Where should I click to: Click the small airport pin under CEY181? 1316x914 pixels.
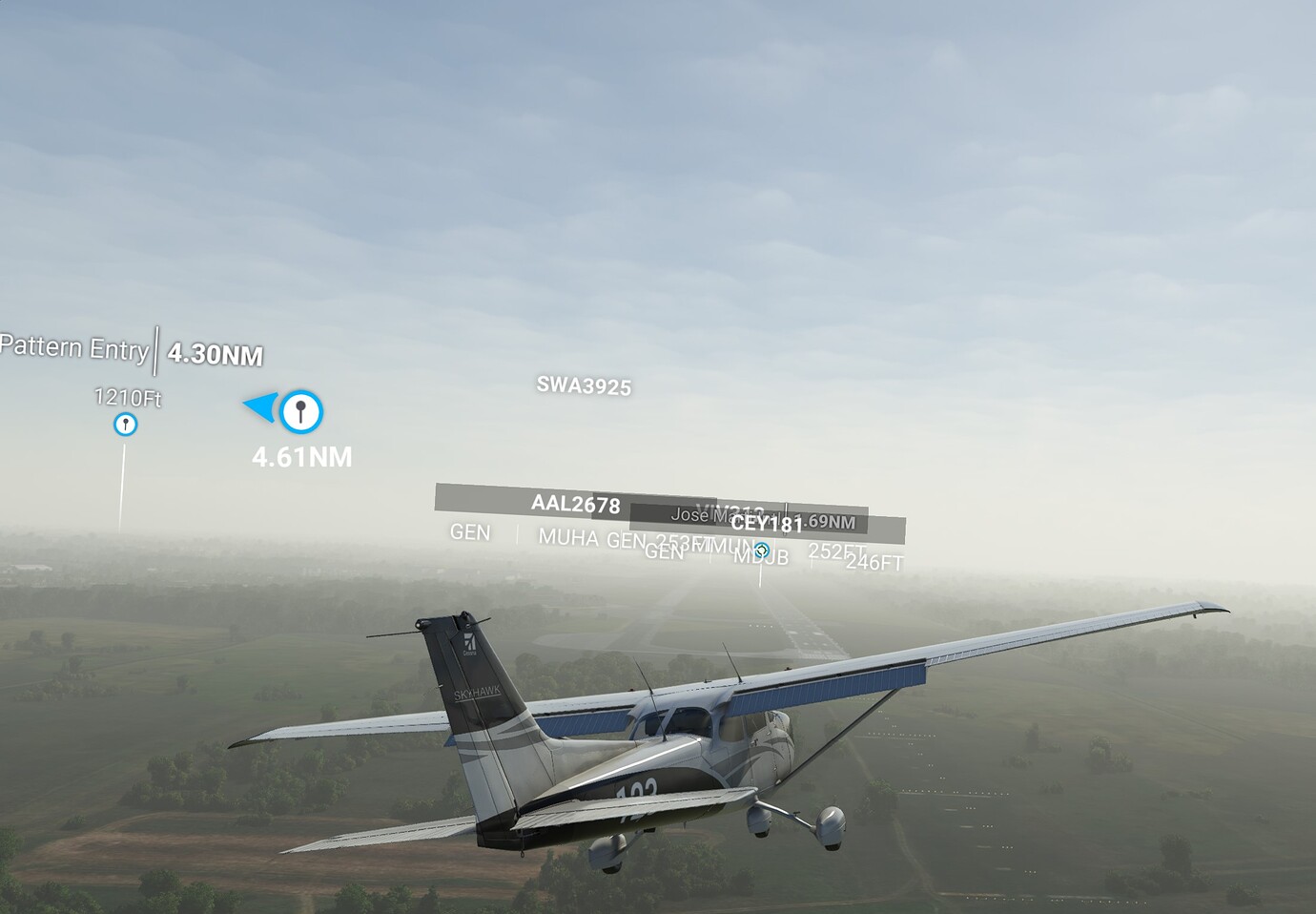click(761, 550)
